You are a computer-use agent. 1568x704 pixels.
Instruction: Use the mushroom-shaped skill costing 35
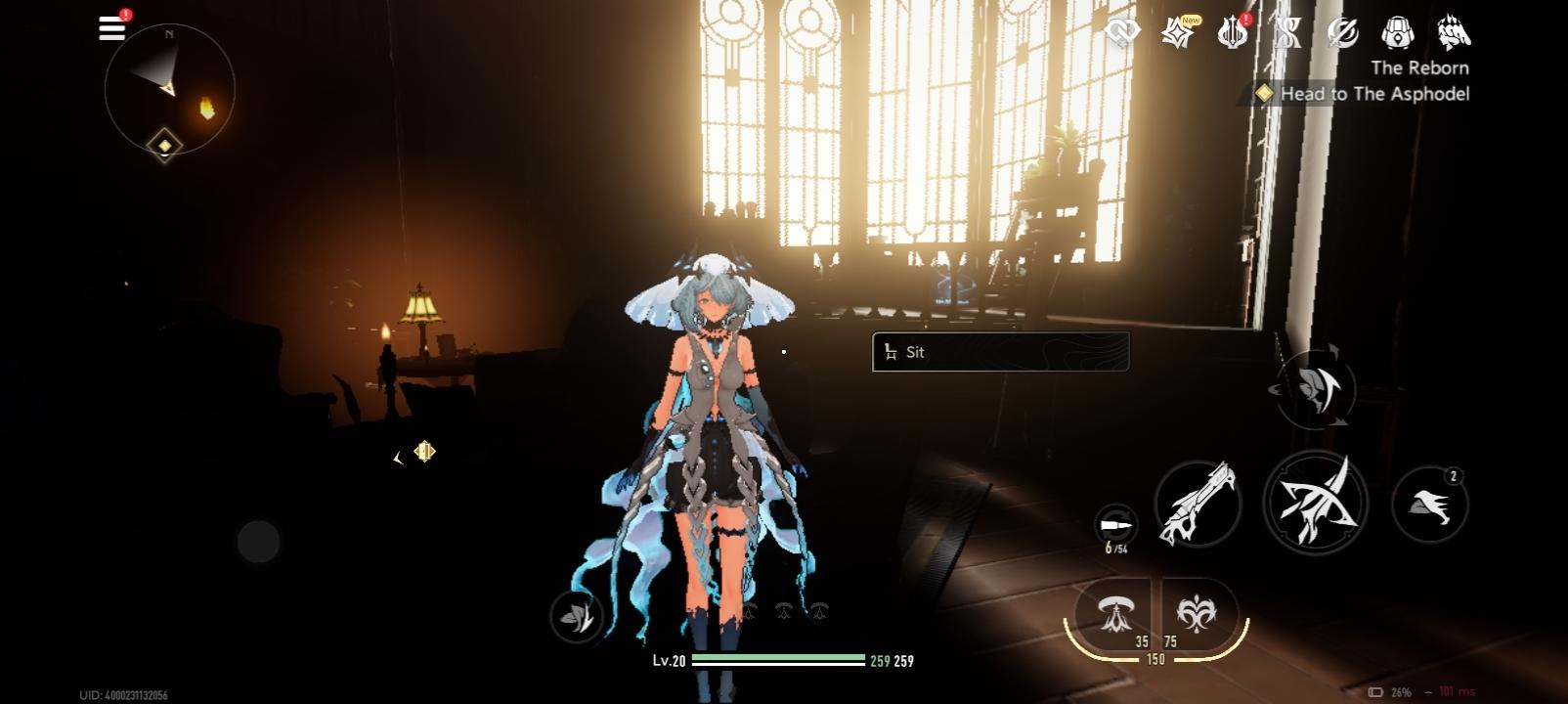pos(1112,616)
